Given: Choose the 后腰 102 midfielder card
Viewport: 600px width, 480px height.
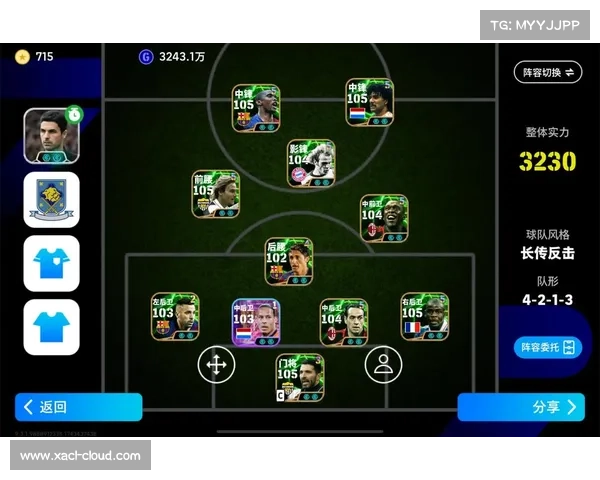Looking at the screenshot, I should click(x=289, y=261).
